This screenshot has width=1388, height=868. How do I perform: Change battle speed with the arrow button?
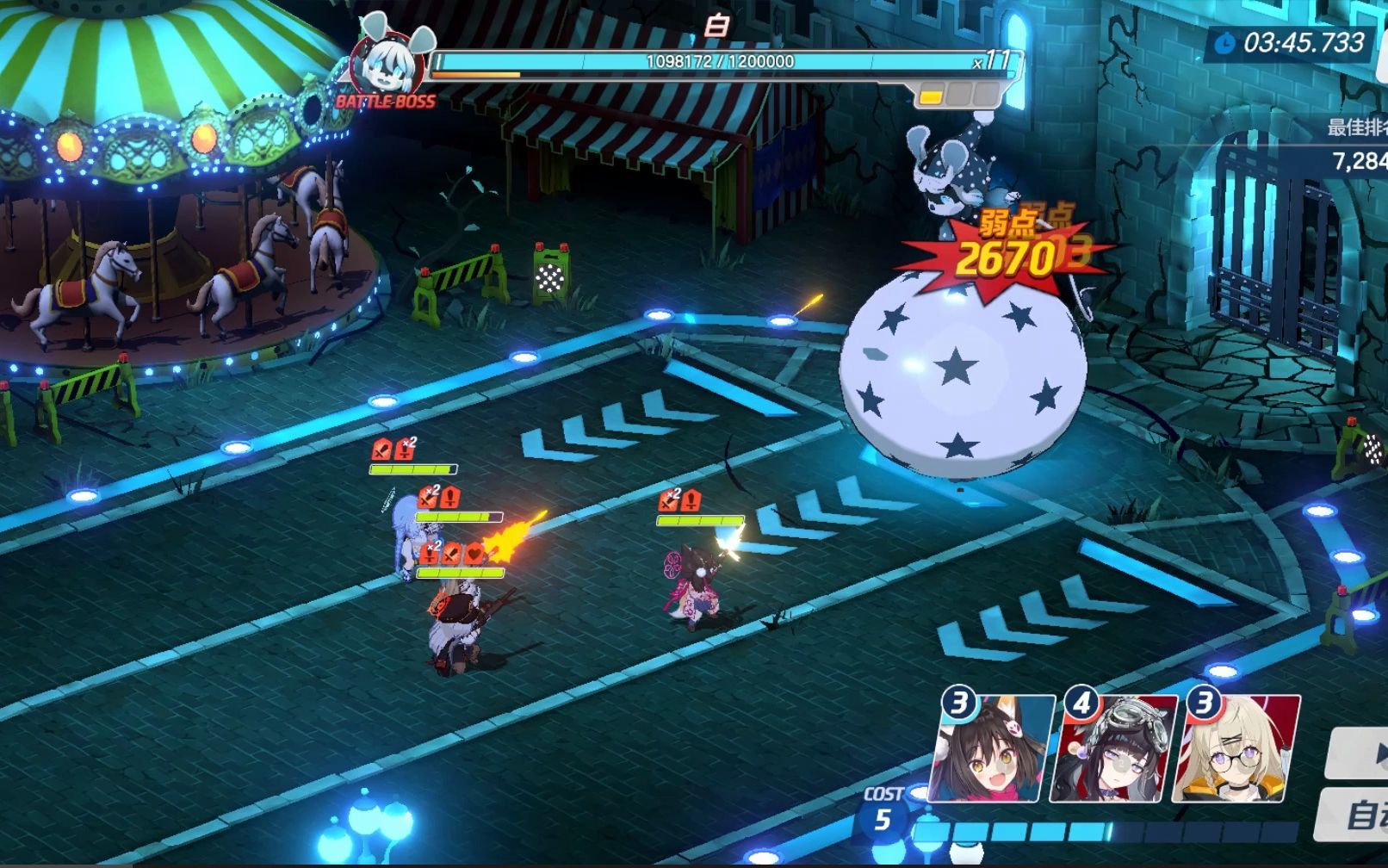click(1360, 753)
